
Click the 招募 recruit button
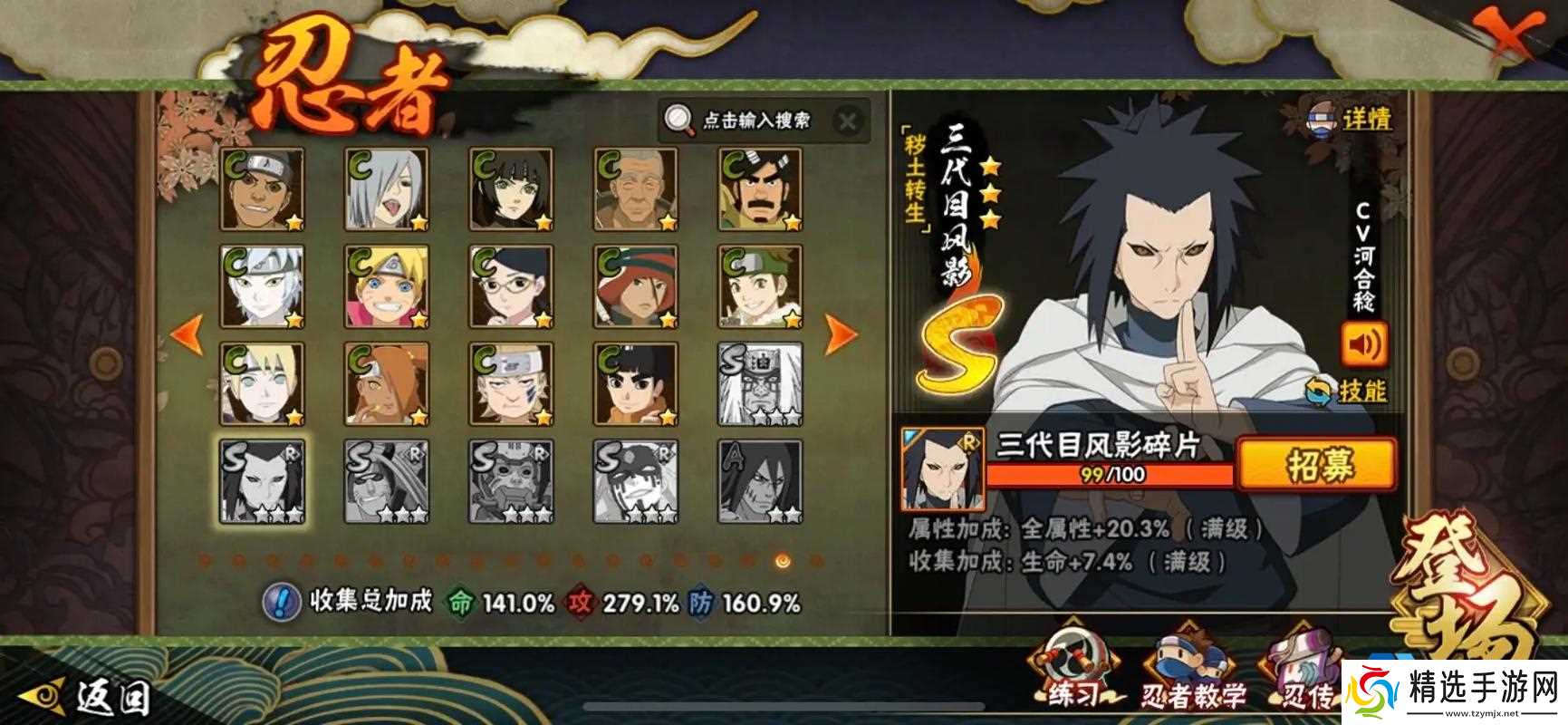tap(1318, 466)
